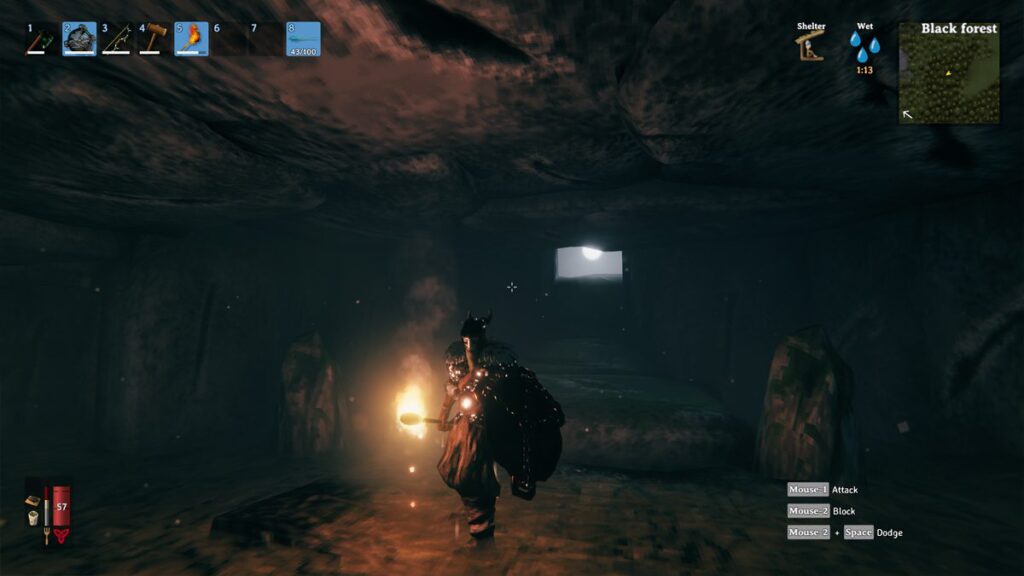Click the cup food icon beside the health bar
This screenshot has height=576, width=1024.
pyautogui.click(x=33, y=518)
